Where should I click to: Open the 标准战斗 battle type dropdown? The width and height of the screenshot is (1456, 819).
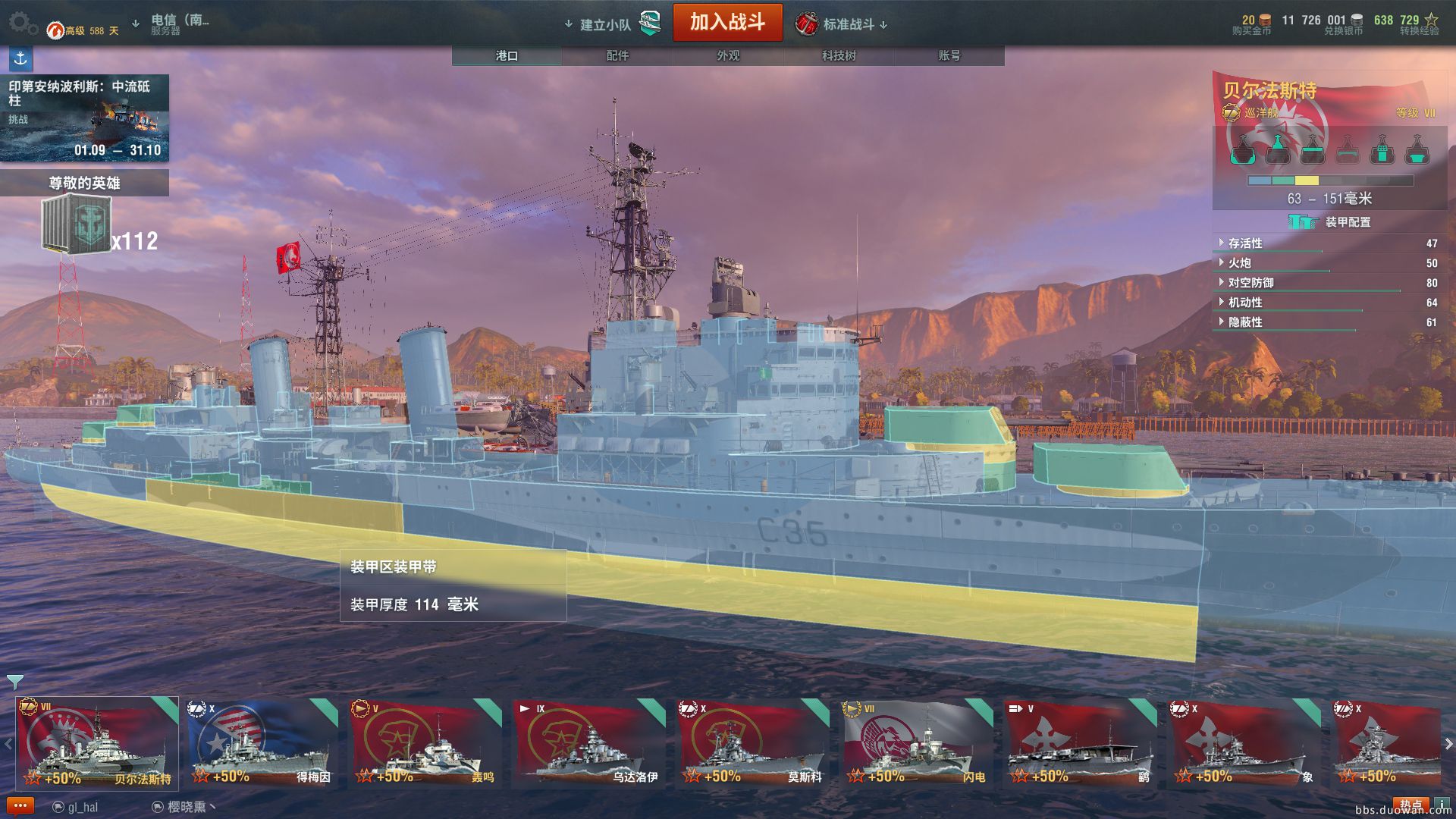pos(848,25)
